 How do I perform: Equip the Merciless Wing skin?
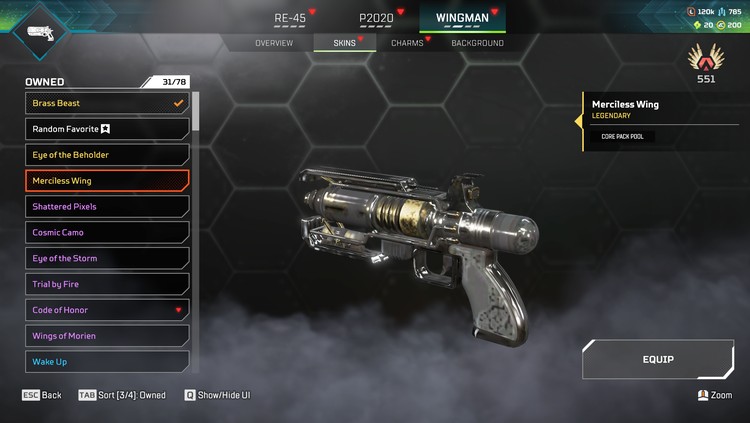[656, 360]
